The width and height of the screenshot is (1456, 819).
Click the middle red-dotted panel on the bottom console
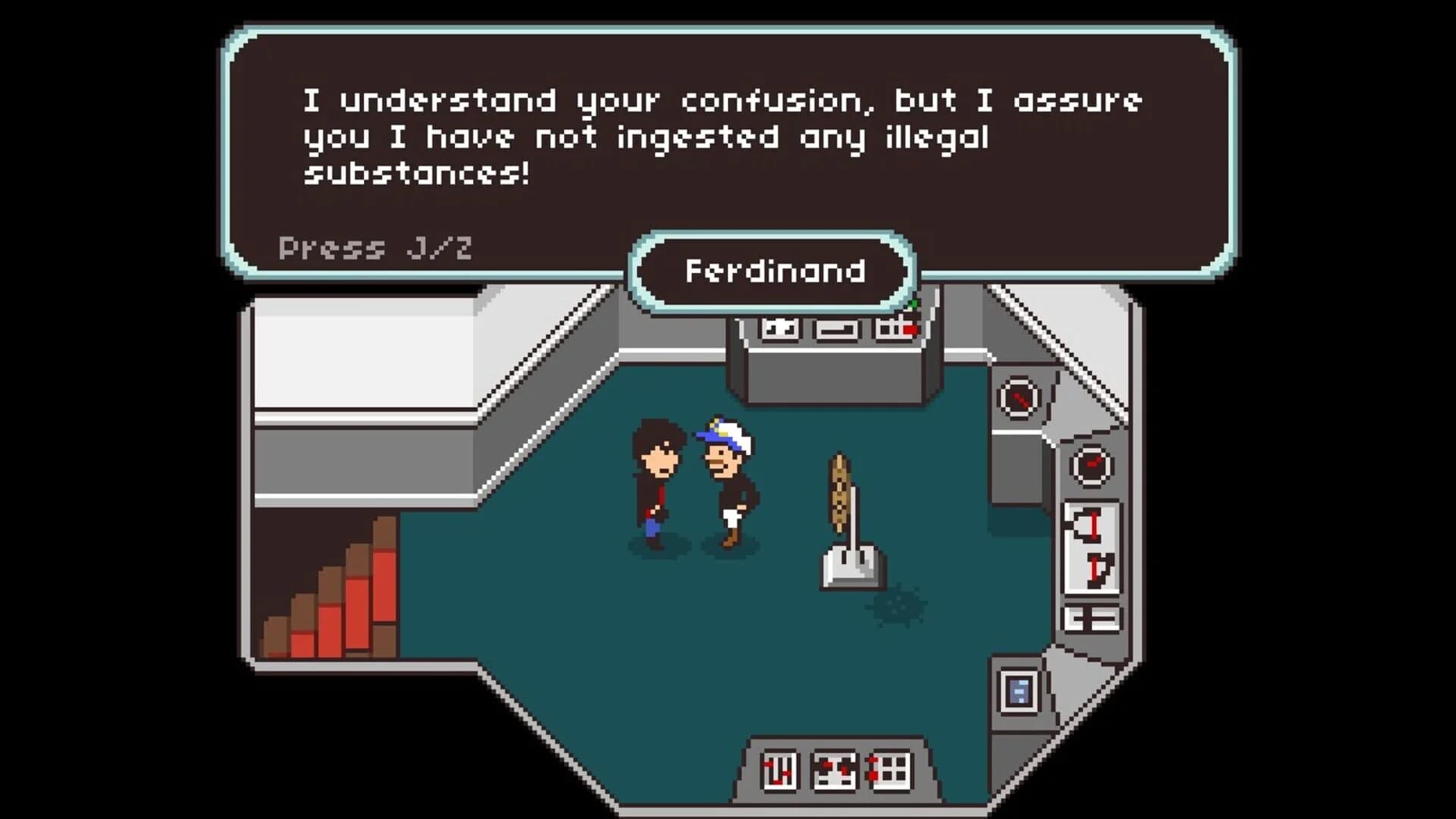click(x=834, y=771)
